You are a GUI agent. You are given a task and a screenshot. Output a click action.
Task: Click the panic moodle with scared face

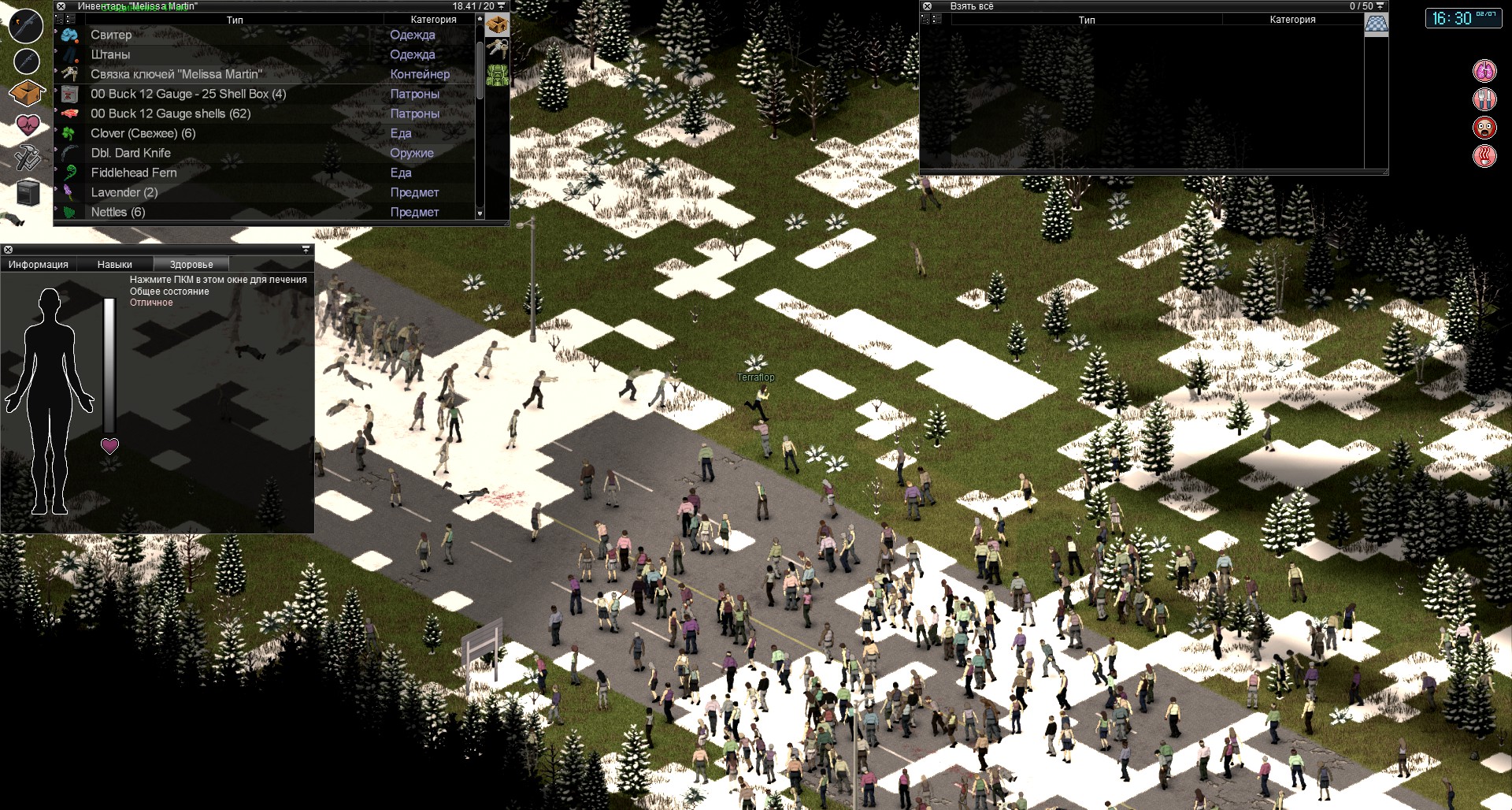(1484, 127)
